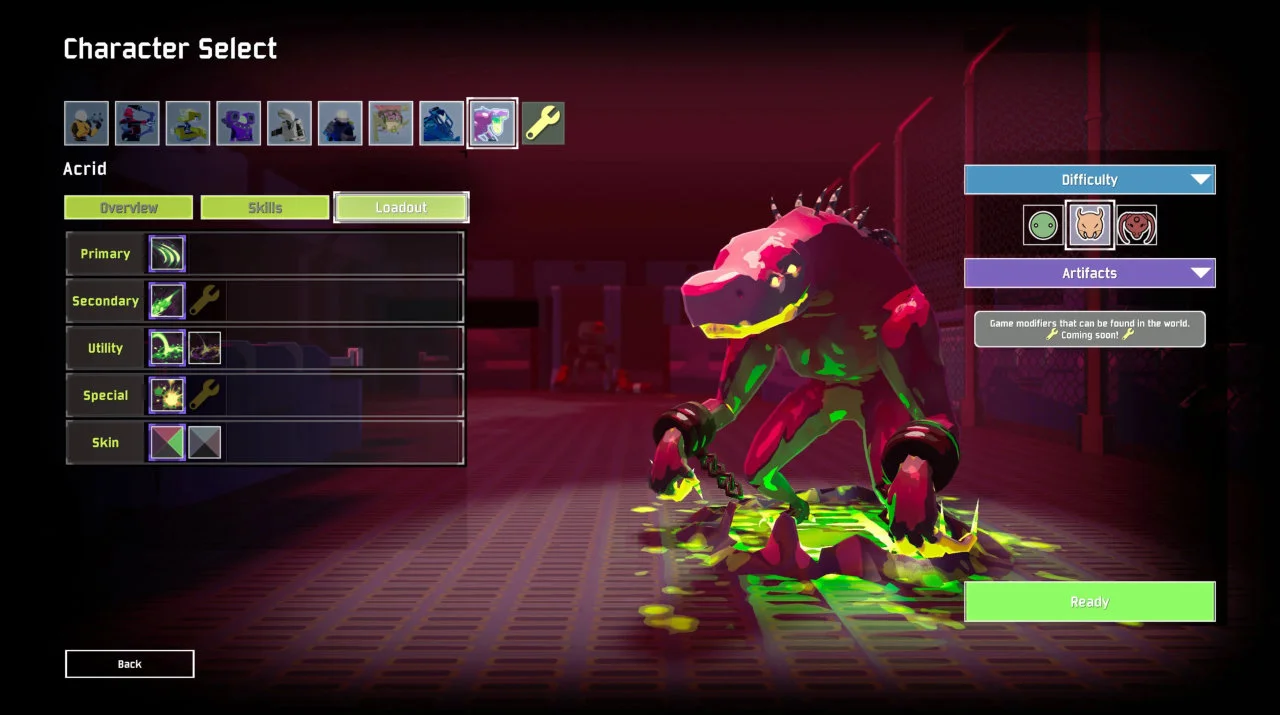This screenshot has height=715, width=1280.
Task: Pick the Mercenary character portrait
Action: click(x=340, y=123)
